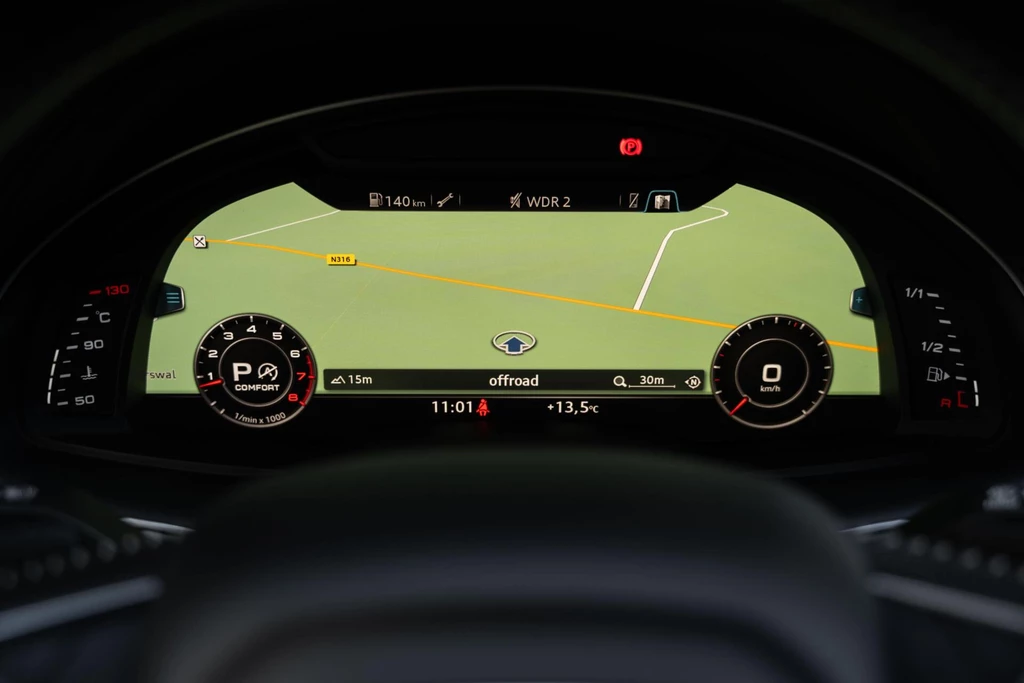The image size is (1024, 683).
Task: Click the N316 road label on map
Action: [341, 260]
